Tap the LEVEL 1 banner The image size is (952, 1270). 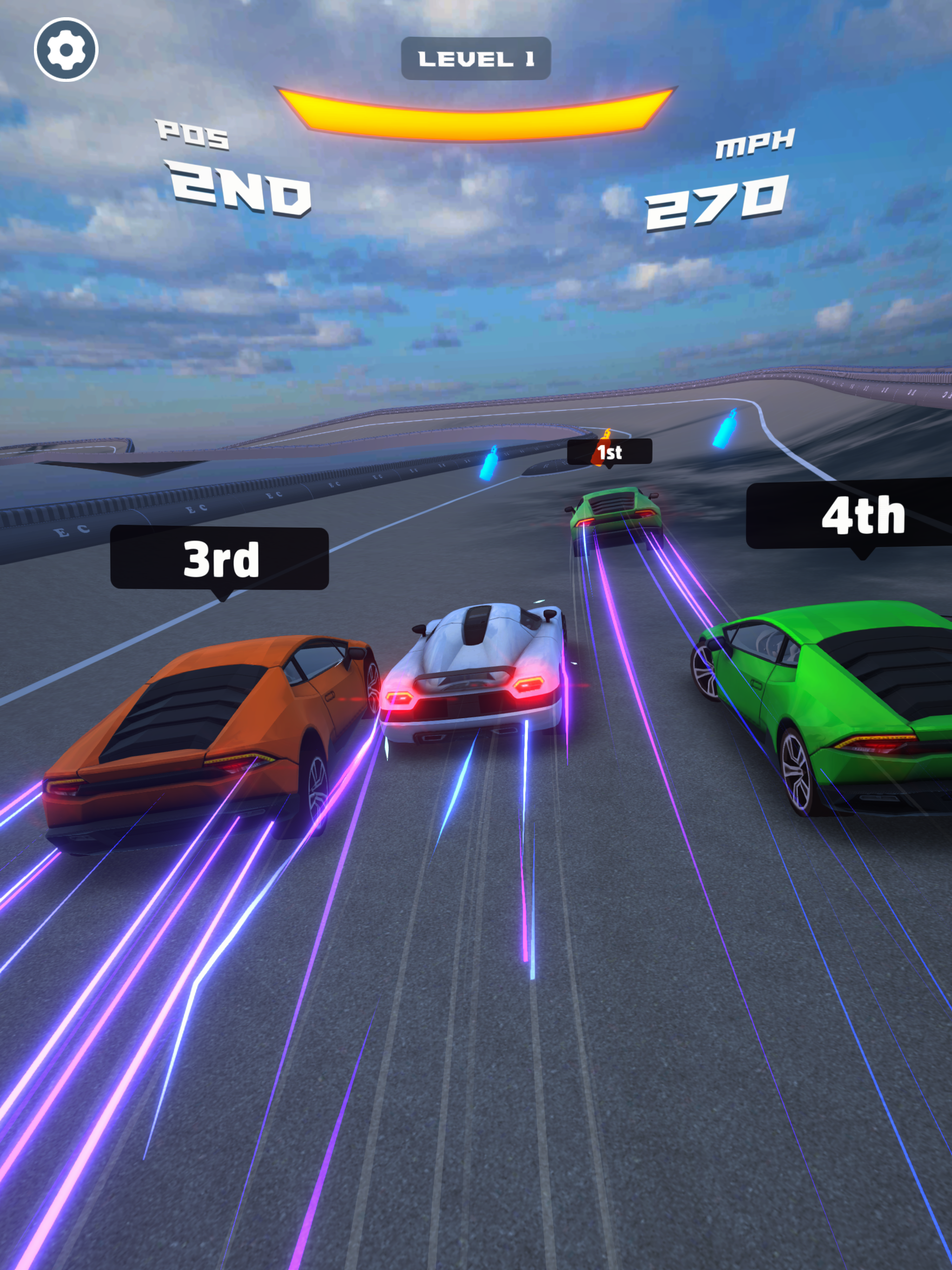pos(476,57)
